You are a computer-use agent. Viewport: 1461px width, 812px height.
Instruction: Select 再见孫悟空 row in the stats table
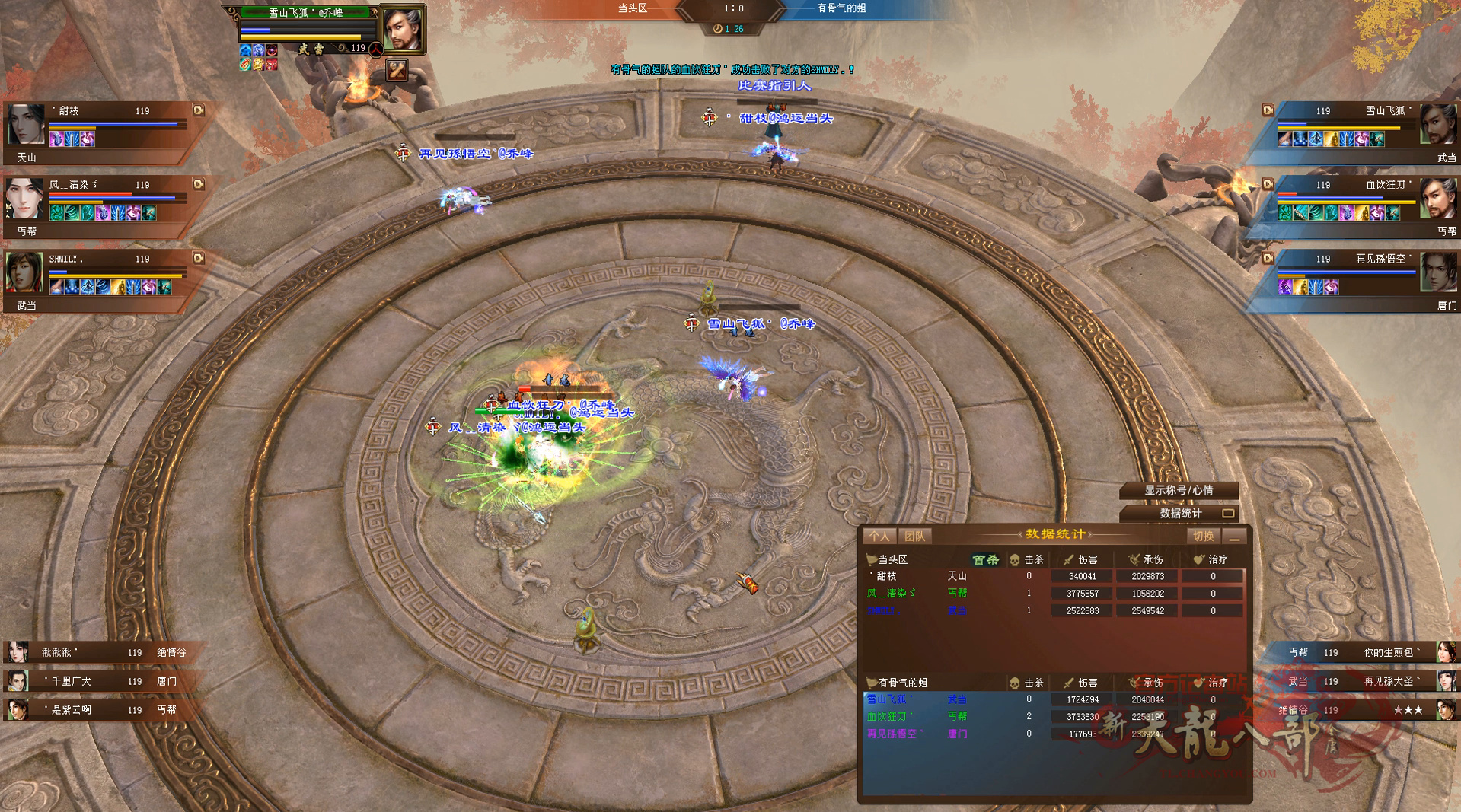click(x=1054, y=734)
